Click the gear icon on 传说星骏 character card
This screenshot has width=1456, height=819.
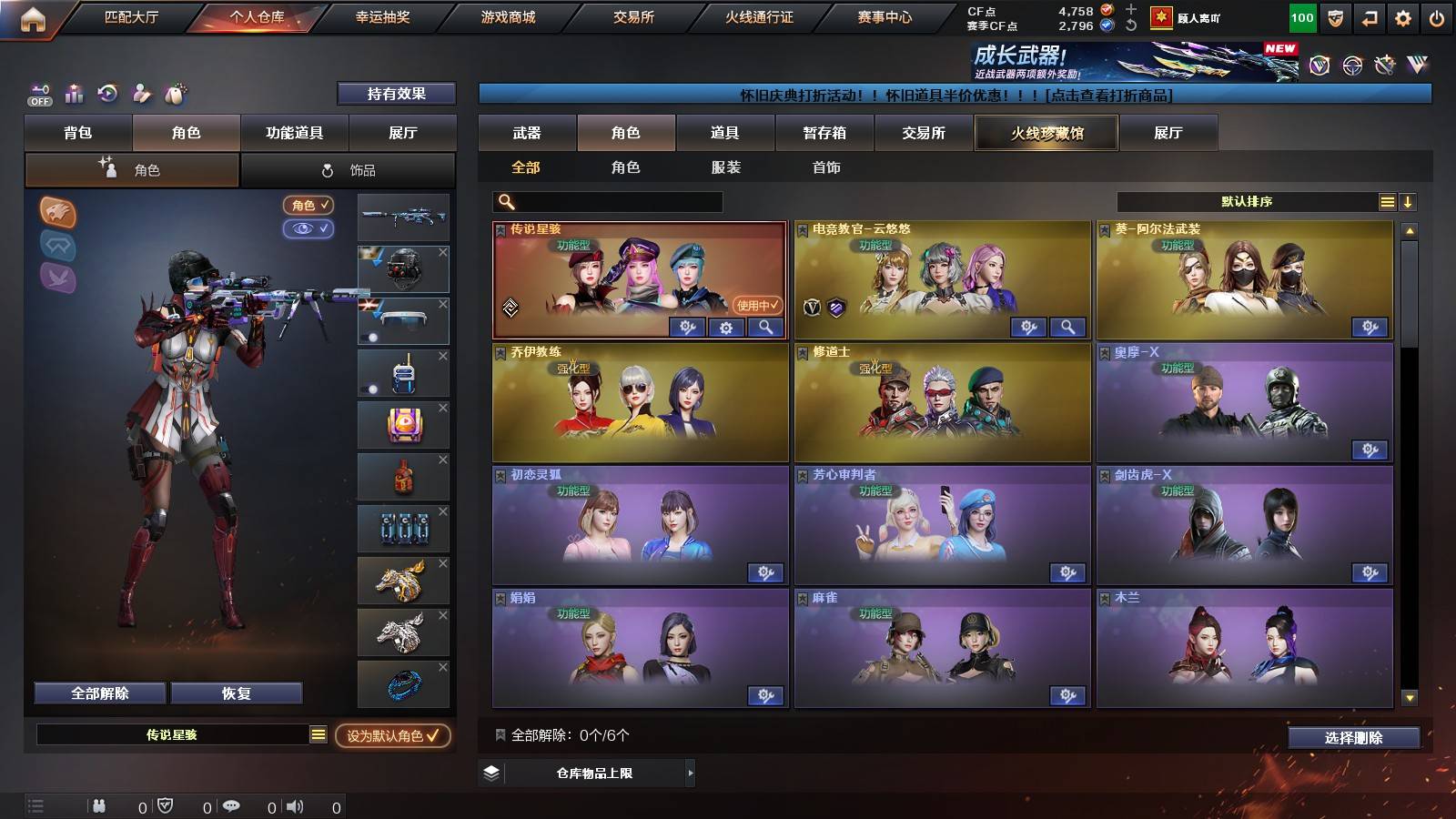(725, 328)
